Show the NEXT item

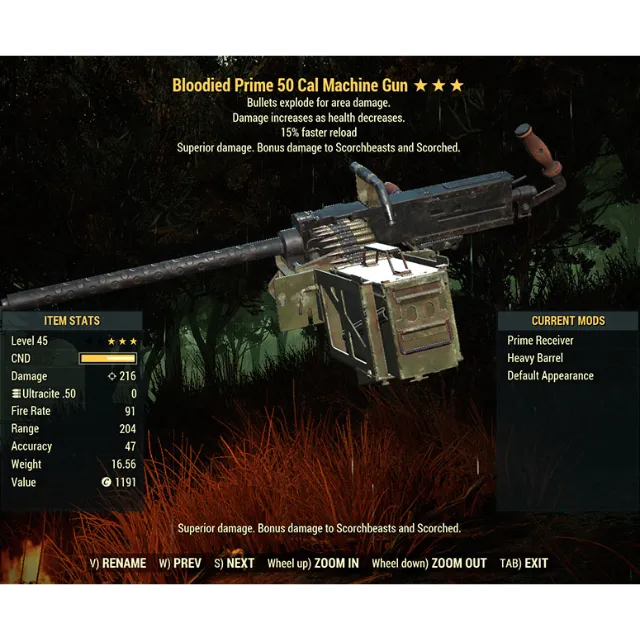(x=234, y=563)
